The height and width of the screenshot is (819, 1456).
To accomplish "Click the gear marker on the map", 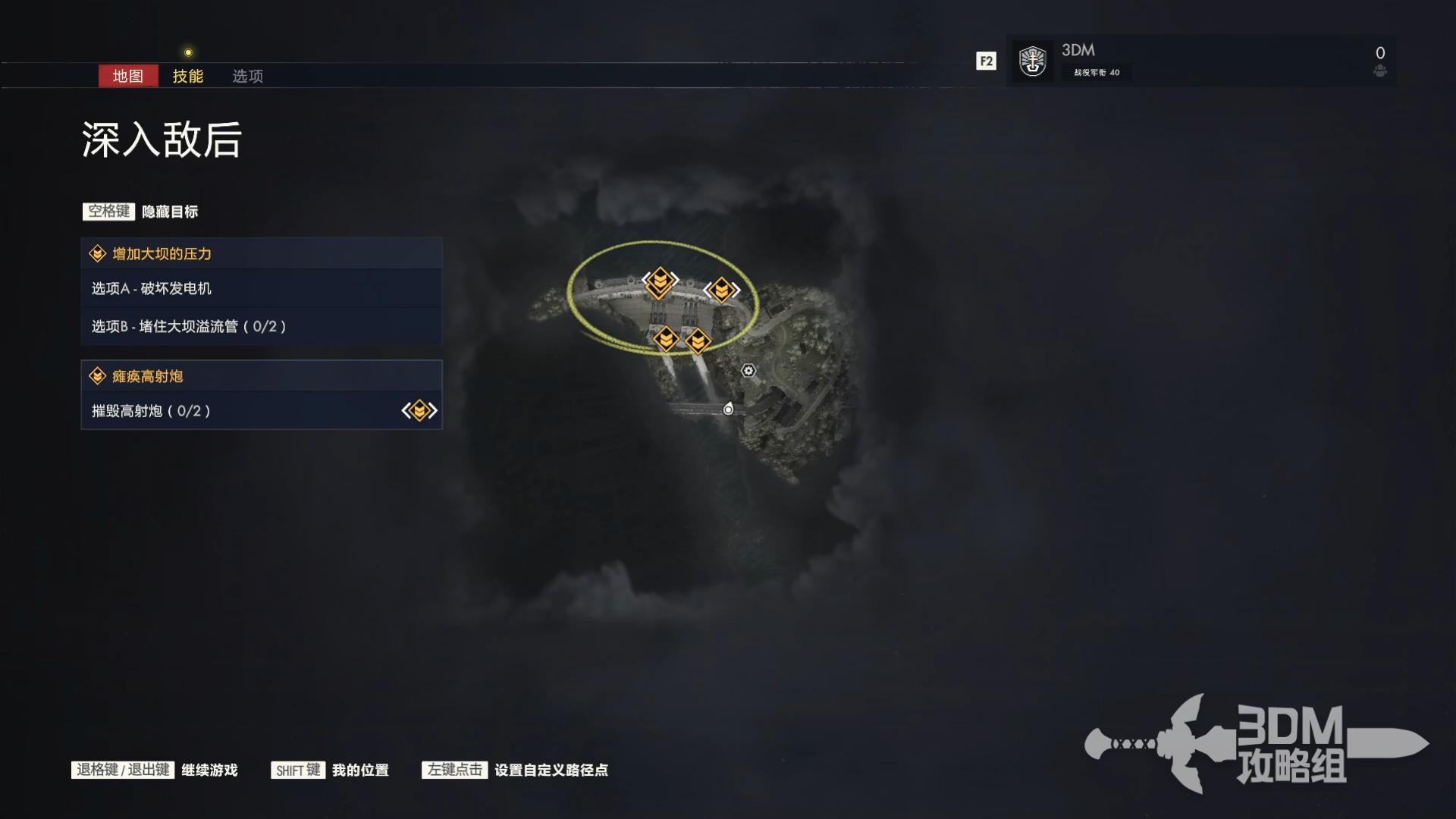I will pyautogui.click(x=748, y=371).
